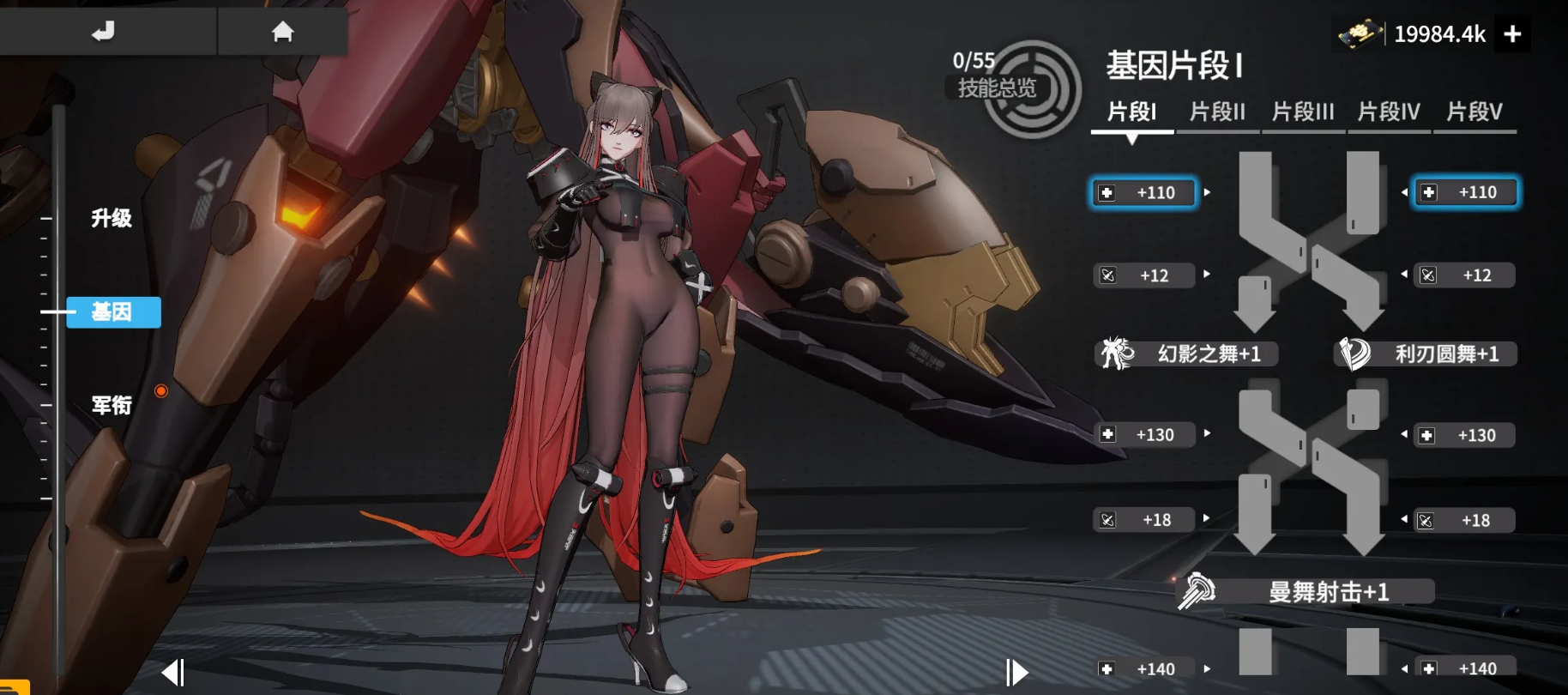Select the 基因 gene menu entry
The height and width of the screenshot is (695, 1568).
pyautogui.click(x=112, y=312)
